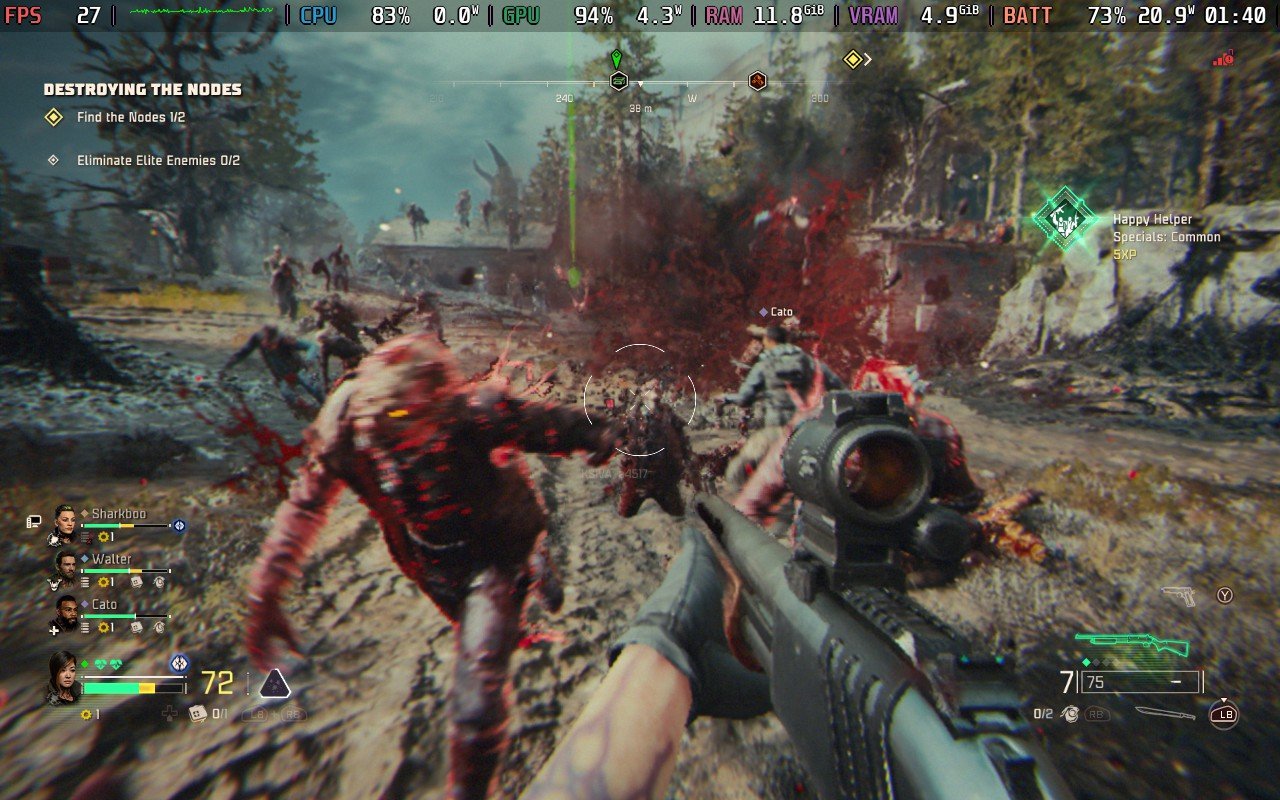
Task: Click Cato's teammate portrait
Action: [x=66, y=612]
